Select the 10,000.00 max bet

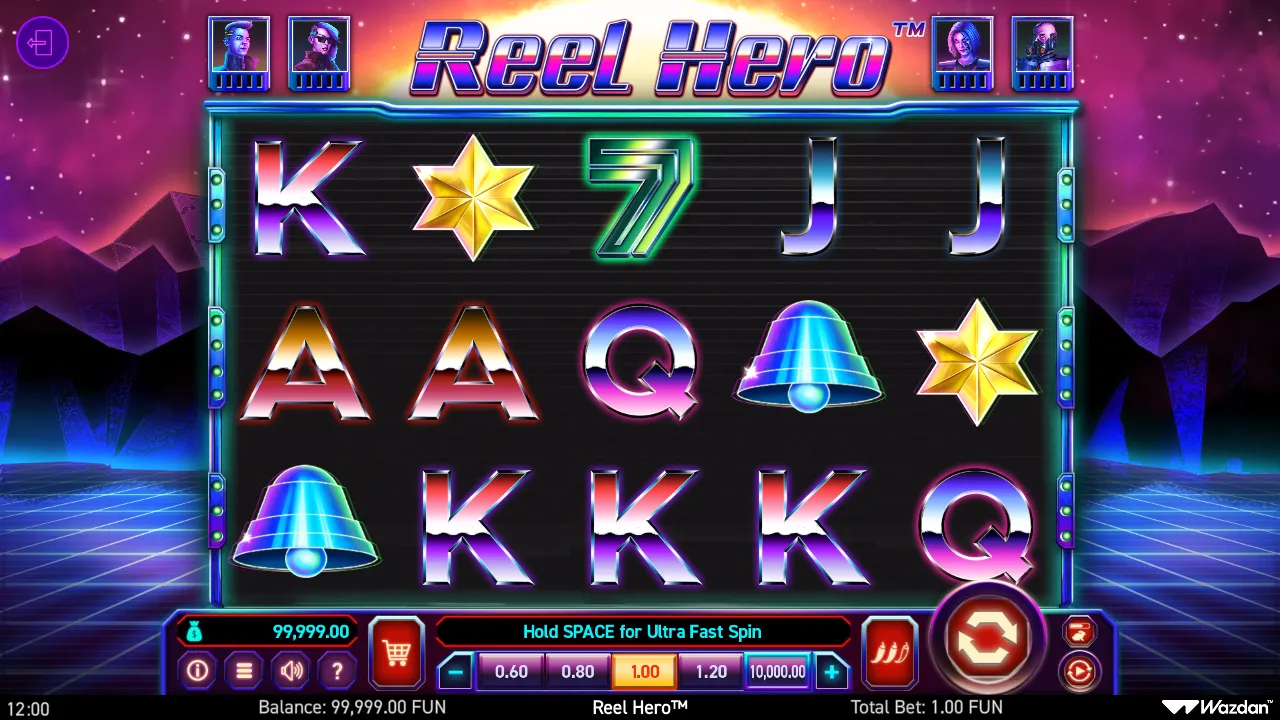pos(777,672)
